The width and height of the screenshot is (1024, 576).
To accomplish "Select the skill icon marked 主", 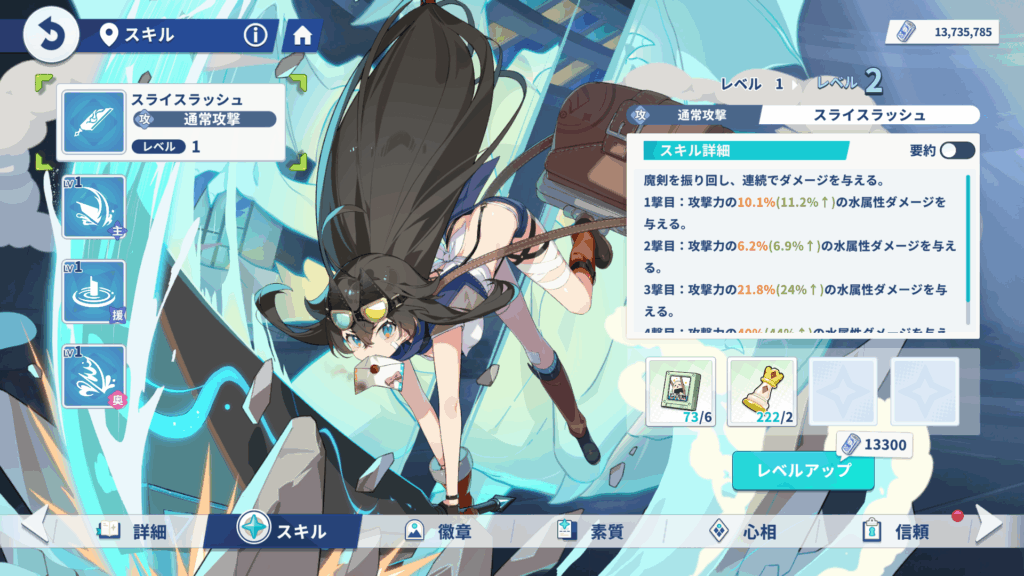I will (93, 207).
